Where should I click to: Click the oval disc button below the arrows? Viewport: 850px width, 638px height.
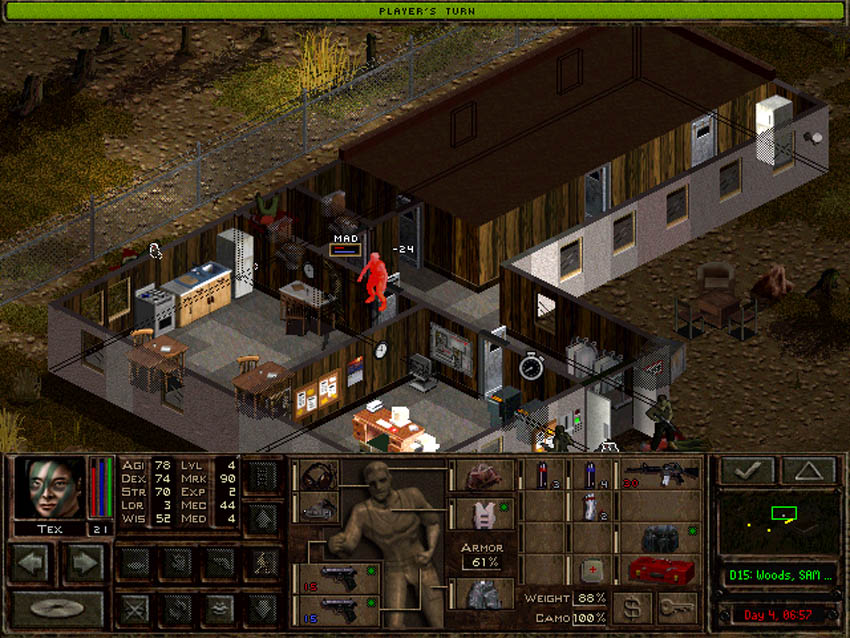point(56,606)
